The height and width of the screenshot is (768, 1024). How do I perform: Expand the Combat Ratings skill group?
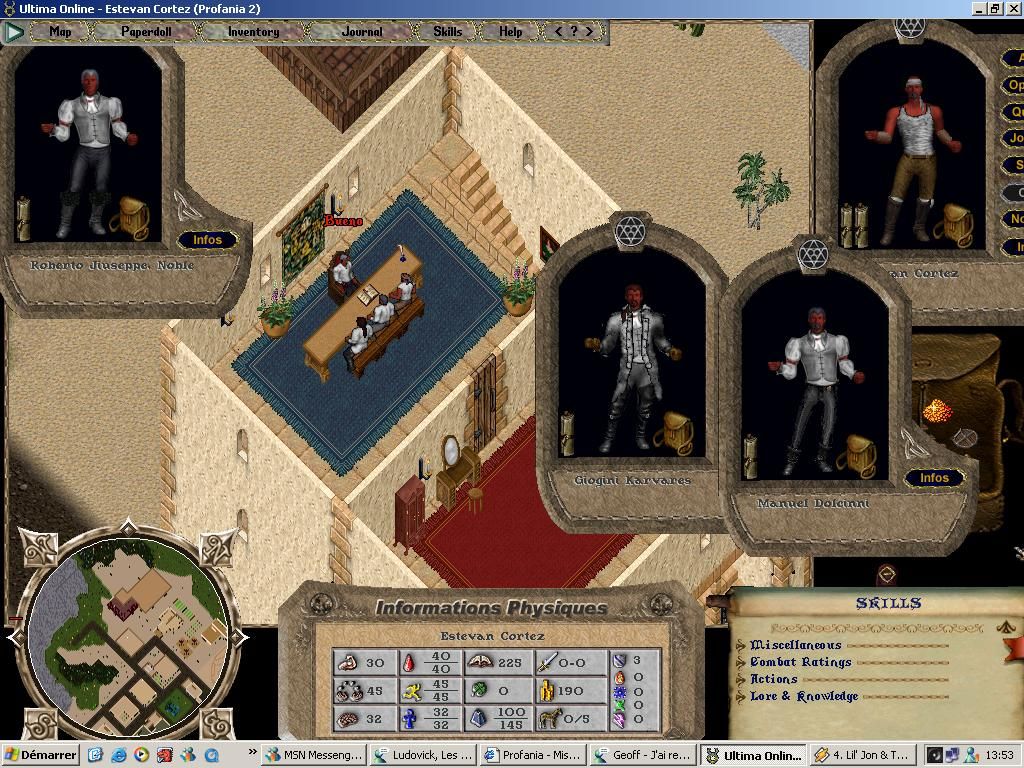(800, 662)
